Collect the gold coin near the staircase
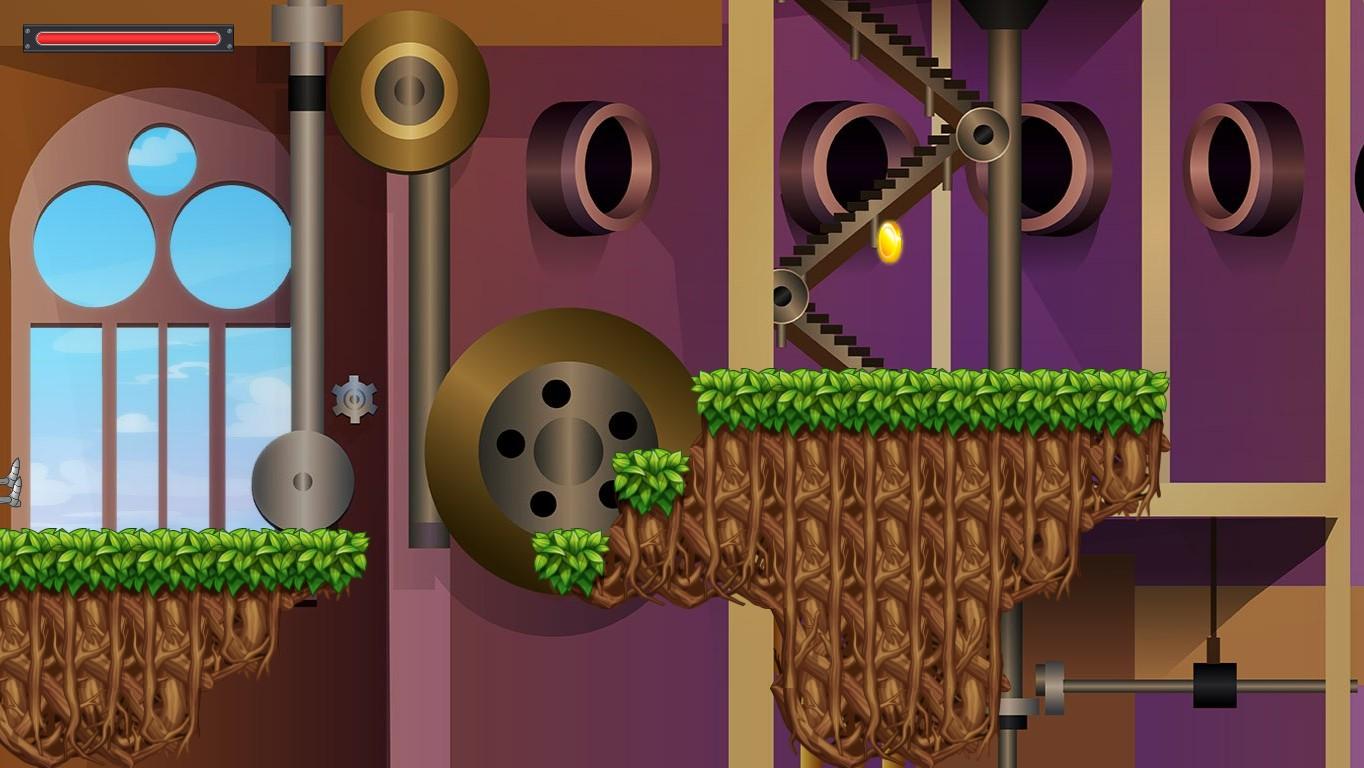Image resolution: width=1364 pixels, height=768 pixels. tap(888, 238)
